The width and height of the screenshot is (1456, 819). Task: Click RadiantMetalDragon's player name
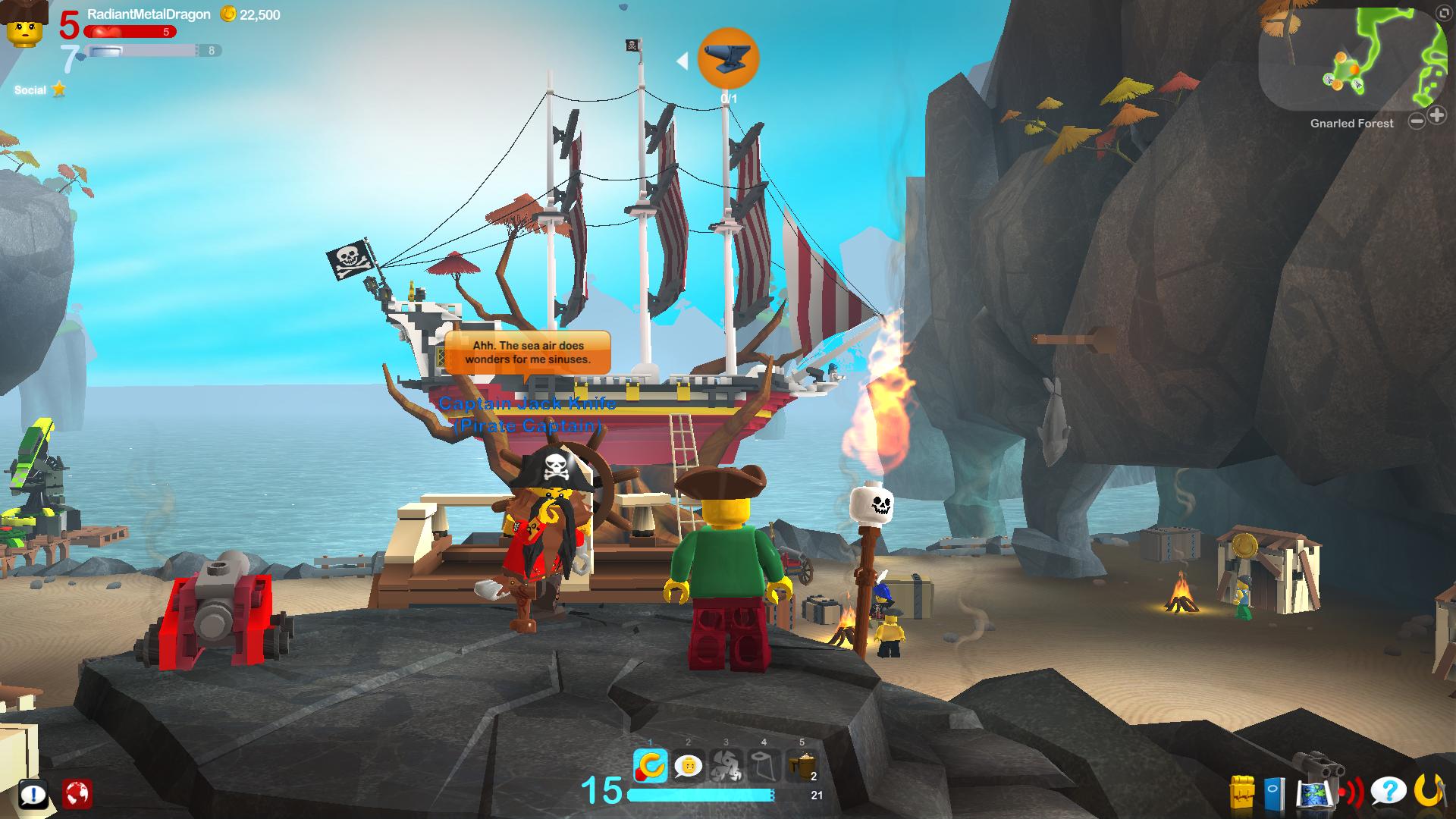[149, 13]
